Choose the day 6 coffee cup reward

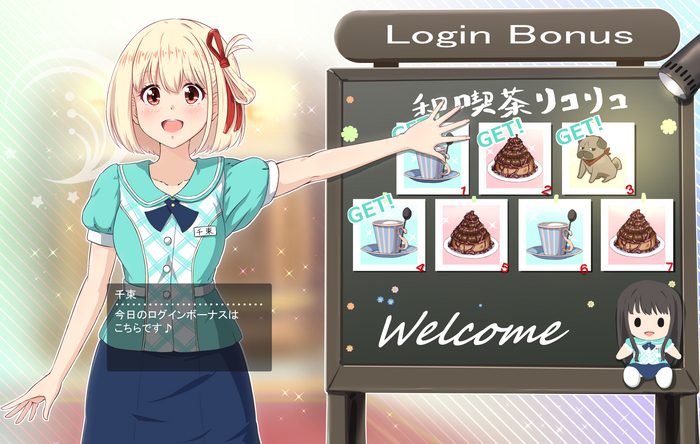554,236
